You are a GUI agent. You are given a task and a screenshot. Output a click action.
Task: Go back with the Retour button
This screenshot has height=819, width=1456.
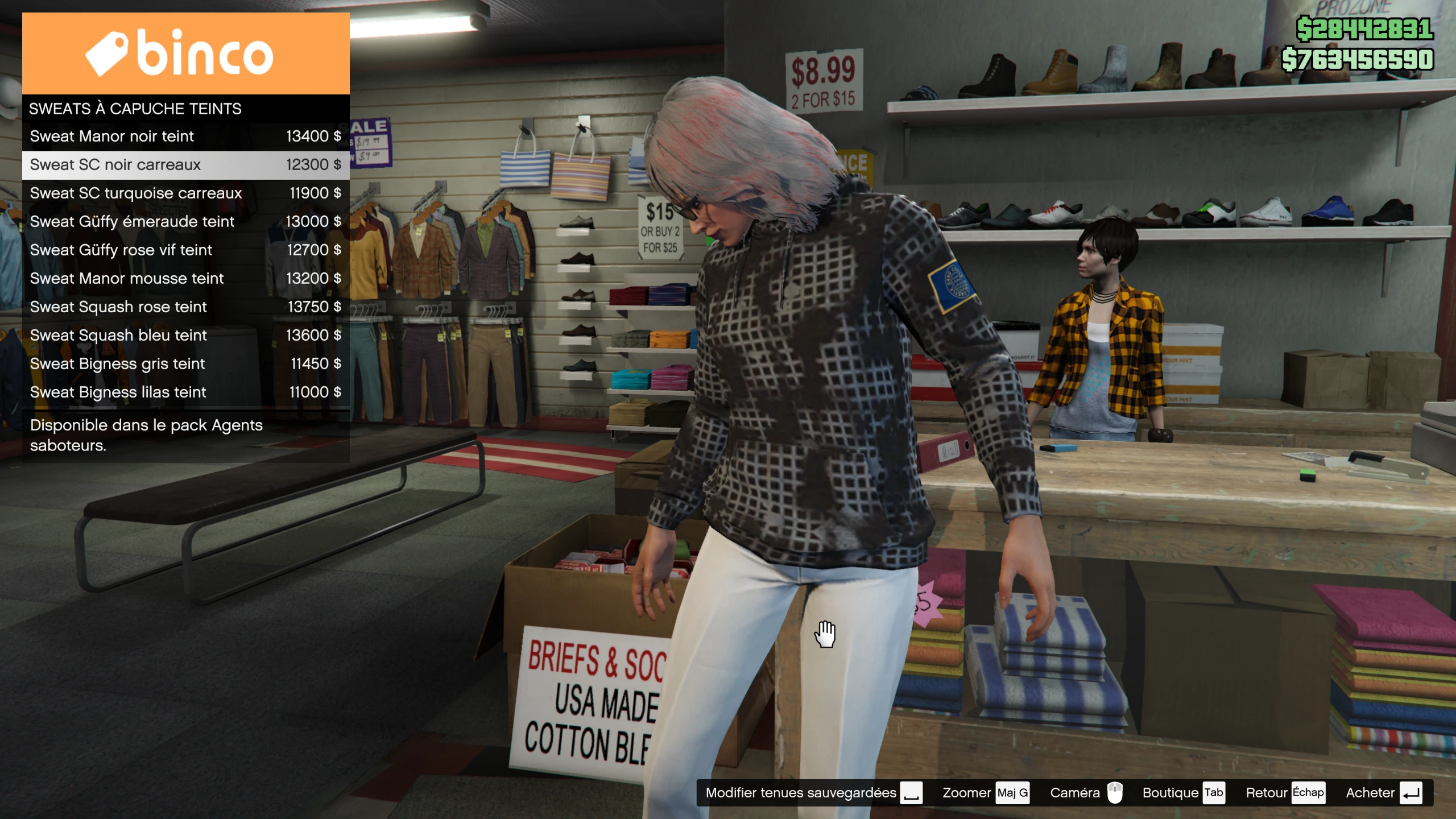click(1284, 793)
